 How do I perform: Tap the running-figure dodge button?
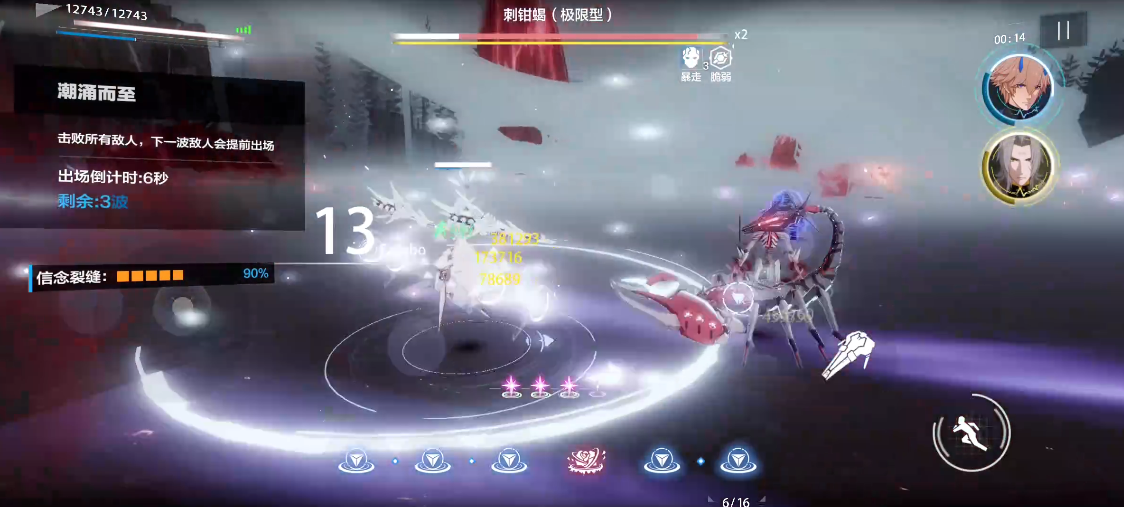click(x=971, y=432)
